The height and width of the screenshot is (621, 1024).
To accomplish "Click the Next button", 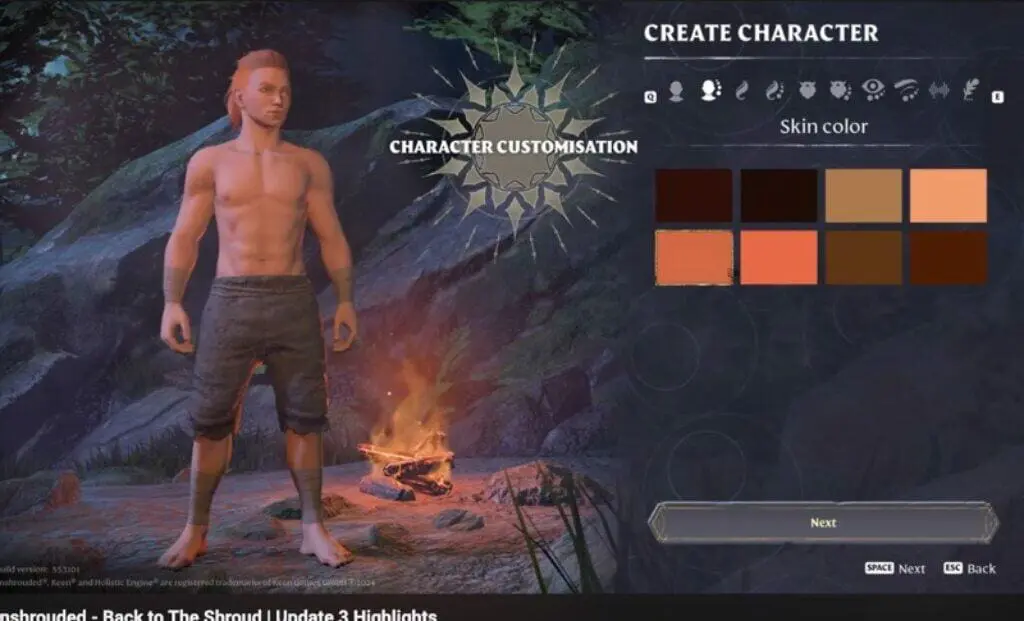I will point(823,523).
